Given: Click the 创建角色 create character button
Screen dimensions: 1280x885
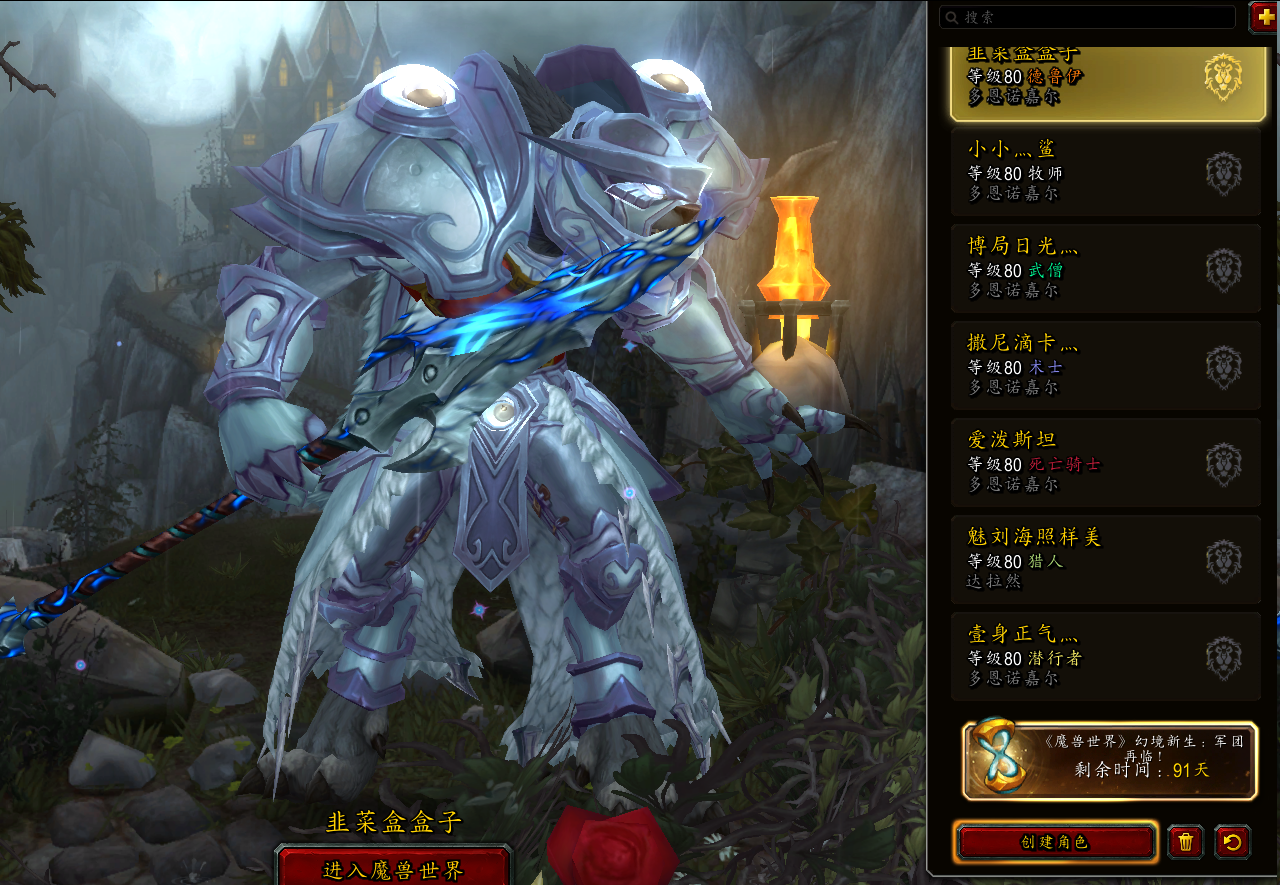Looking at the screenshot, I should (1055, 842).
